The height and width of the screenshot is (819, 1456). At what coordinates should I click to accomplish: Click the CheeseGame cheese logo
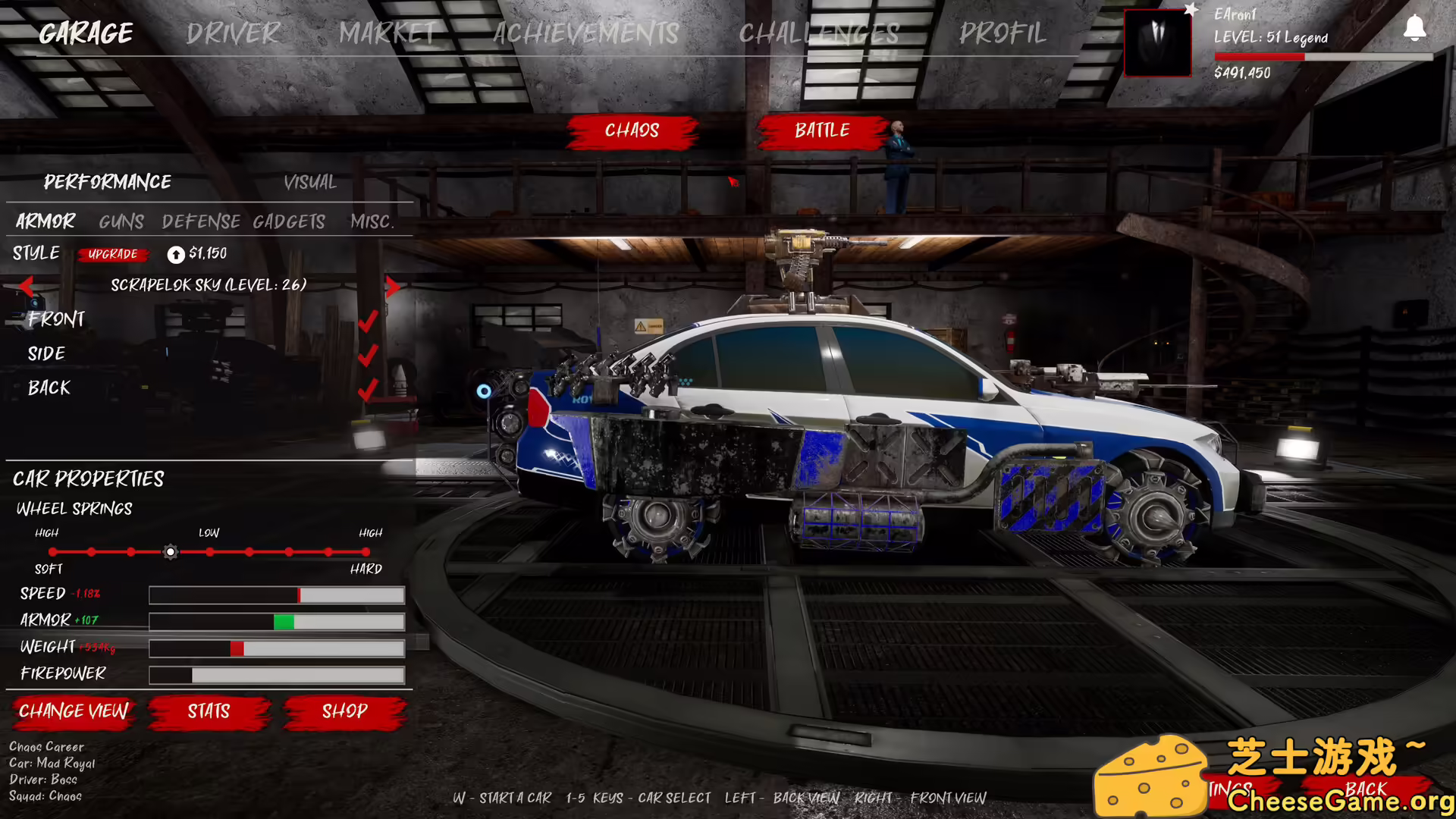pyautogui.click(x=1152, y=775)
